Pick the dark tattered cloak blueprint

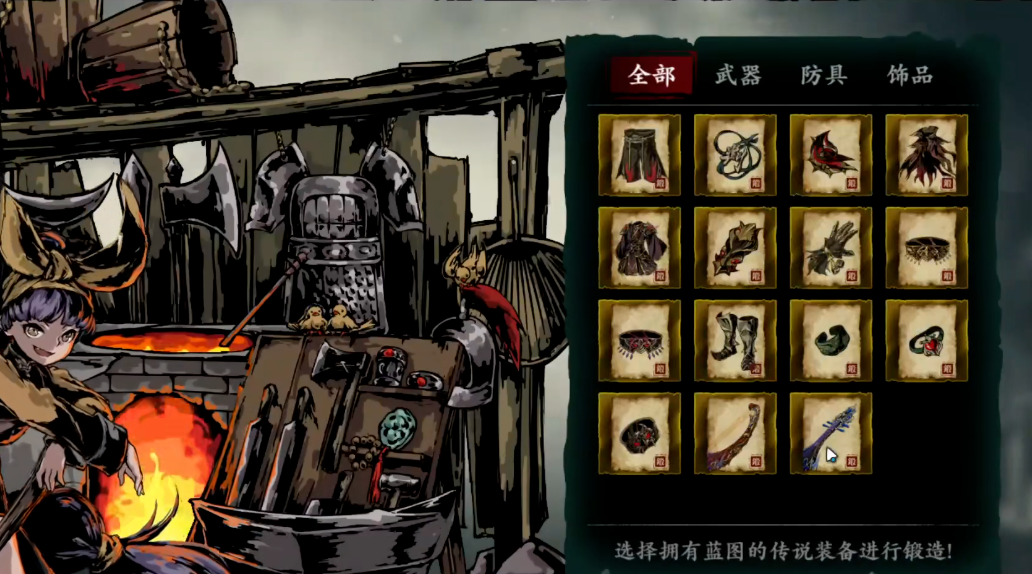927,155
